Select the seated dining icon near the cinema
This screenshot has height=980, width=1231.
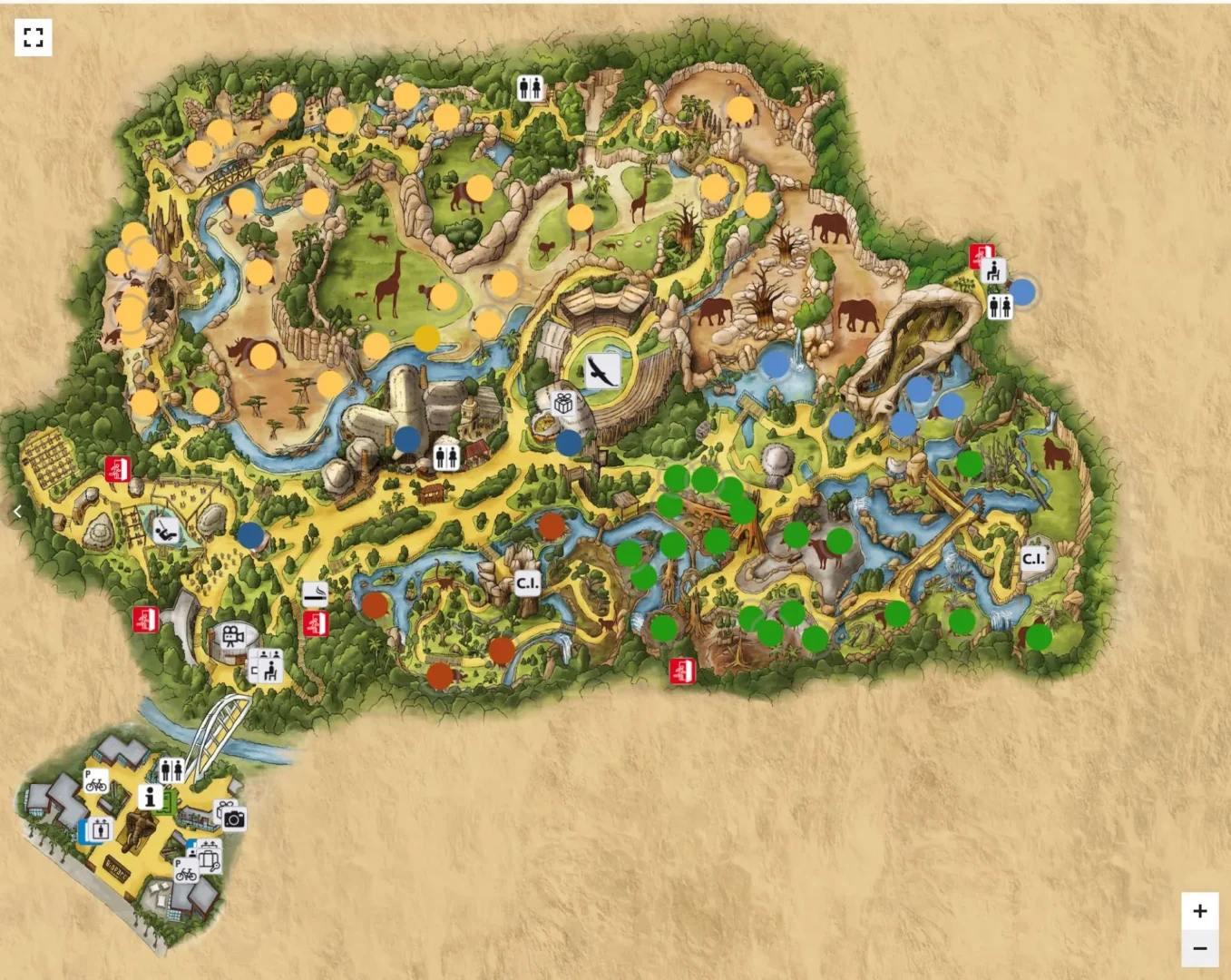[269, 671]
